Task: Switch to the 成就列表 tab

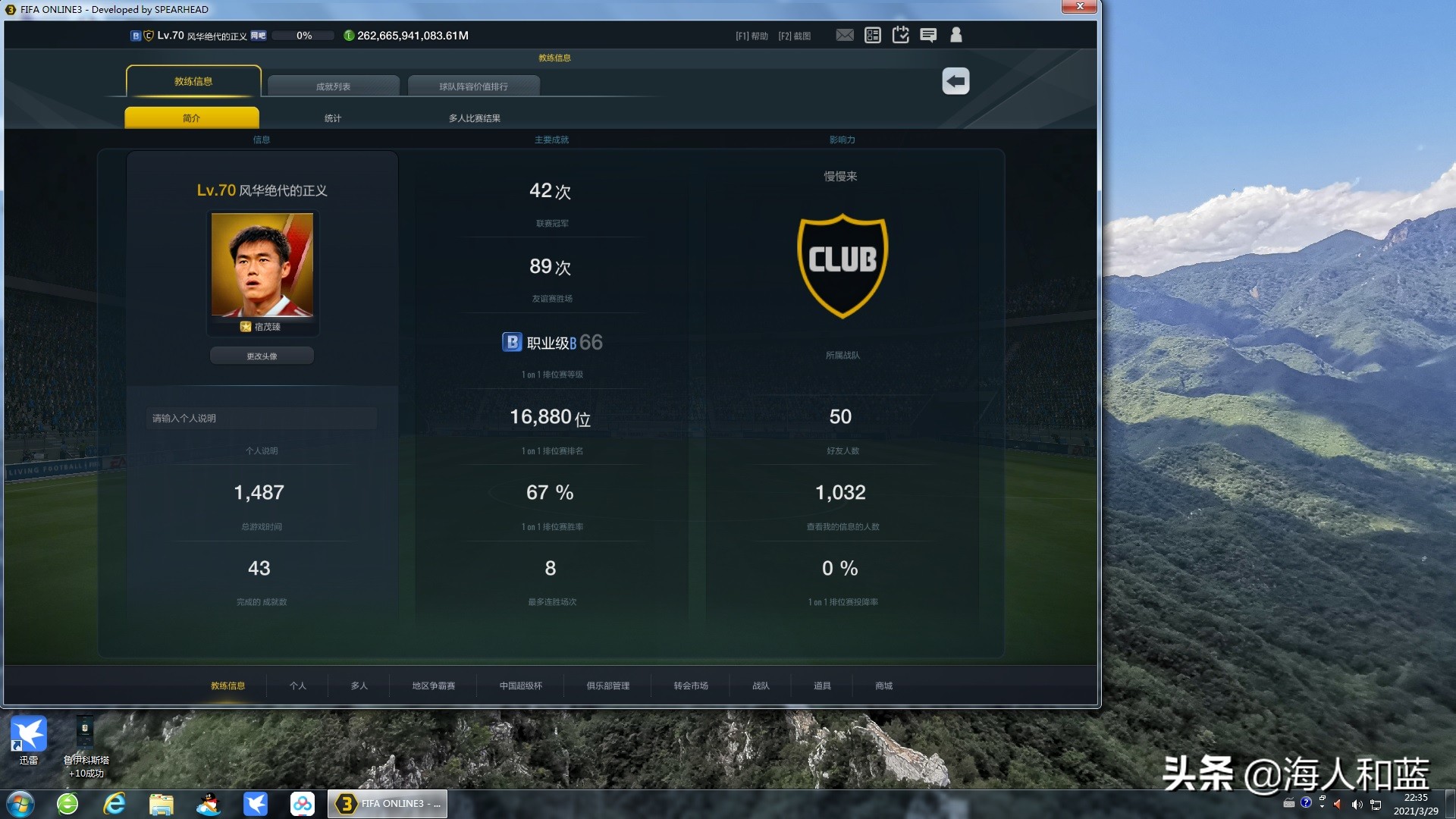Action: pos(334,86)
